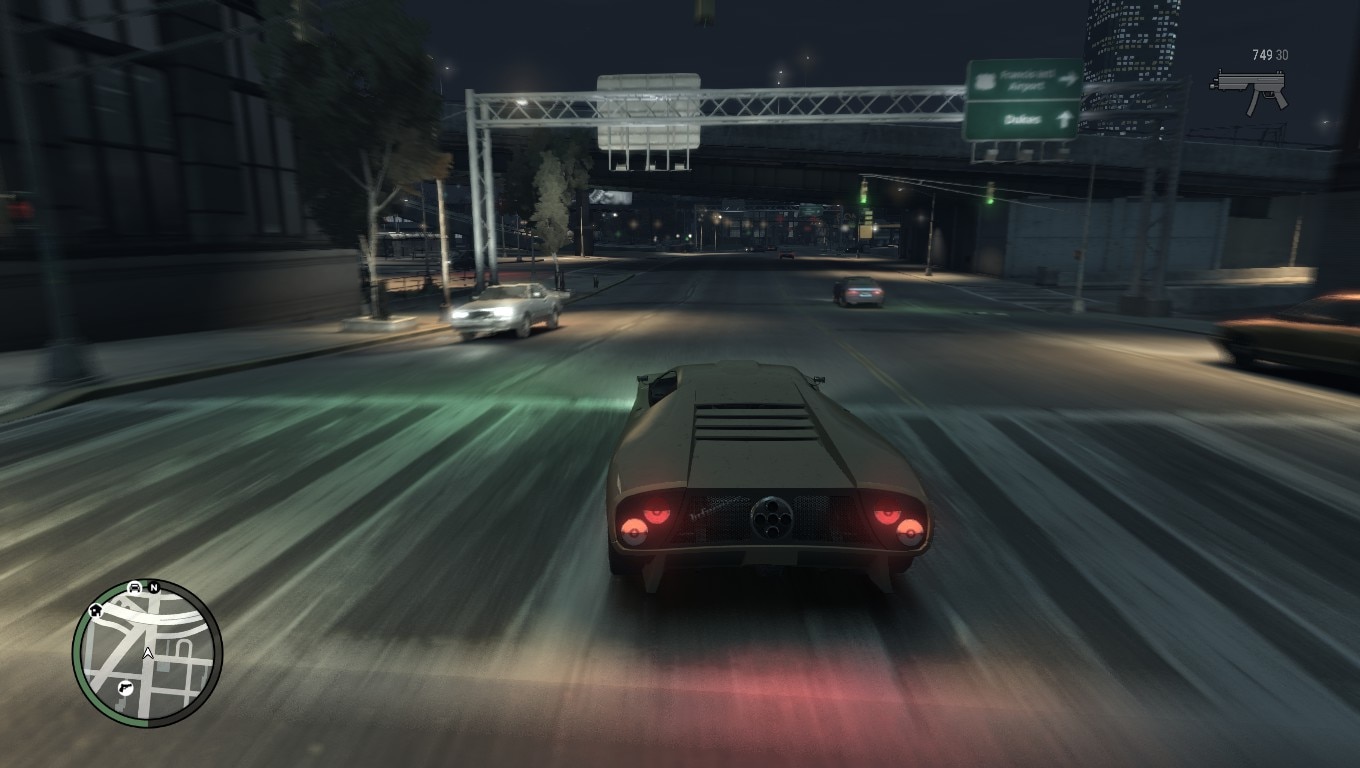Click the safehouse marker on the radar

point(96,609)
